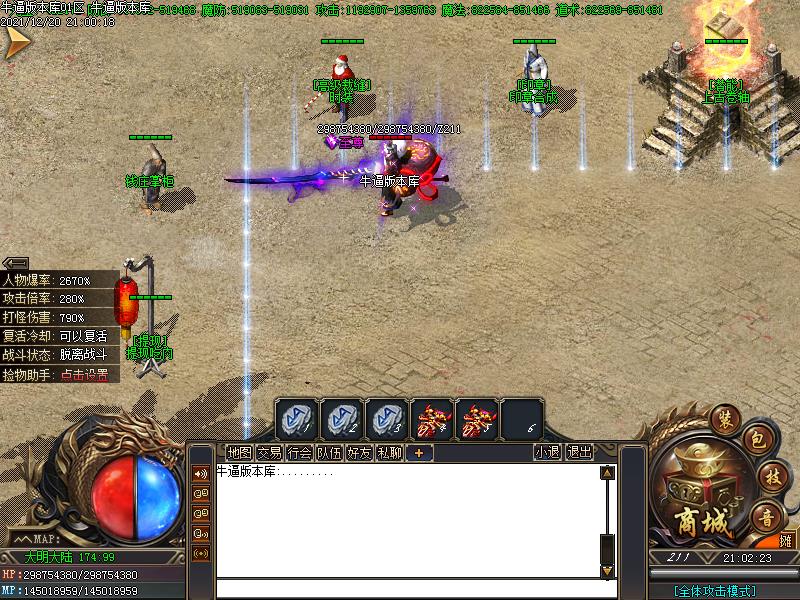Choose 小退 to return to character select
800x600 pixels.
(x=547, y=452)
